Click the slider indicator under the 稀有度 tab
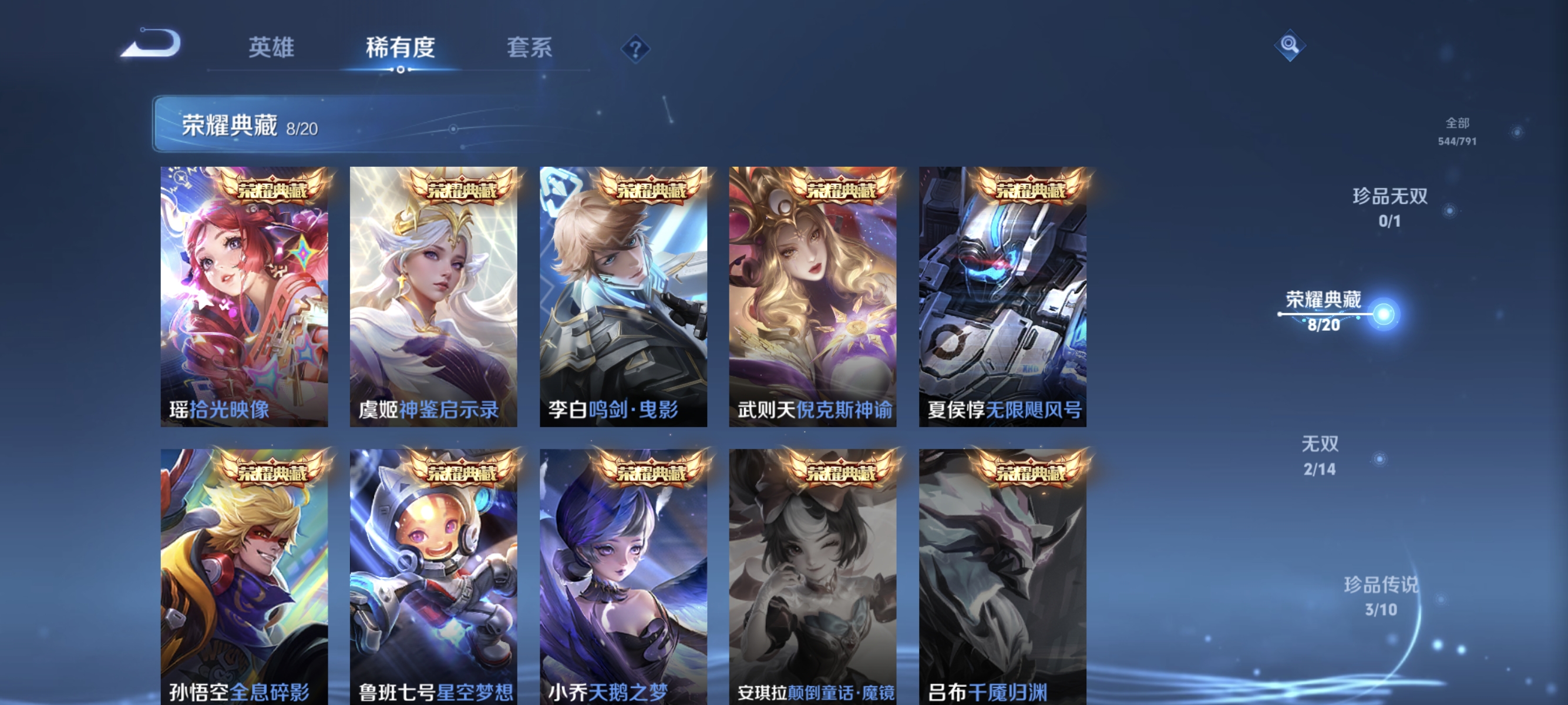The height and width of the screenshot is (705, 1568). (x=400, y=69)
